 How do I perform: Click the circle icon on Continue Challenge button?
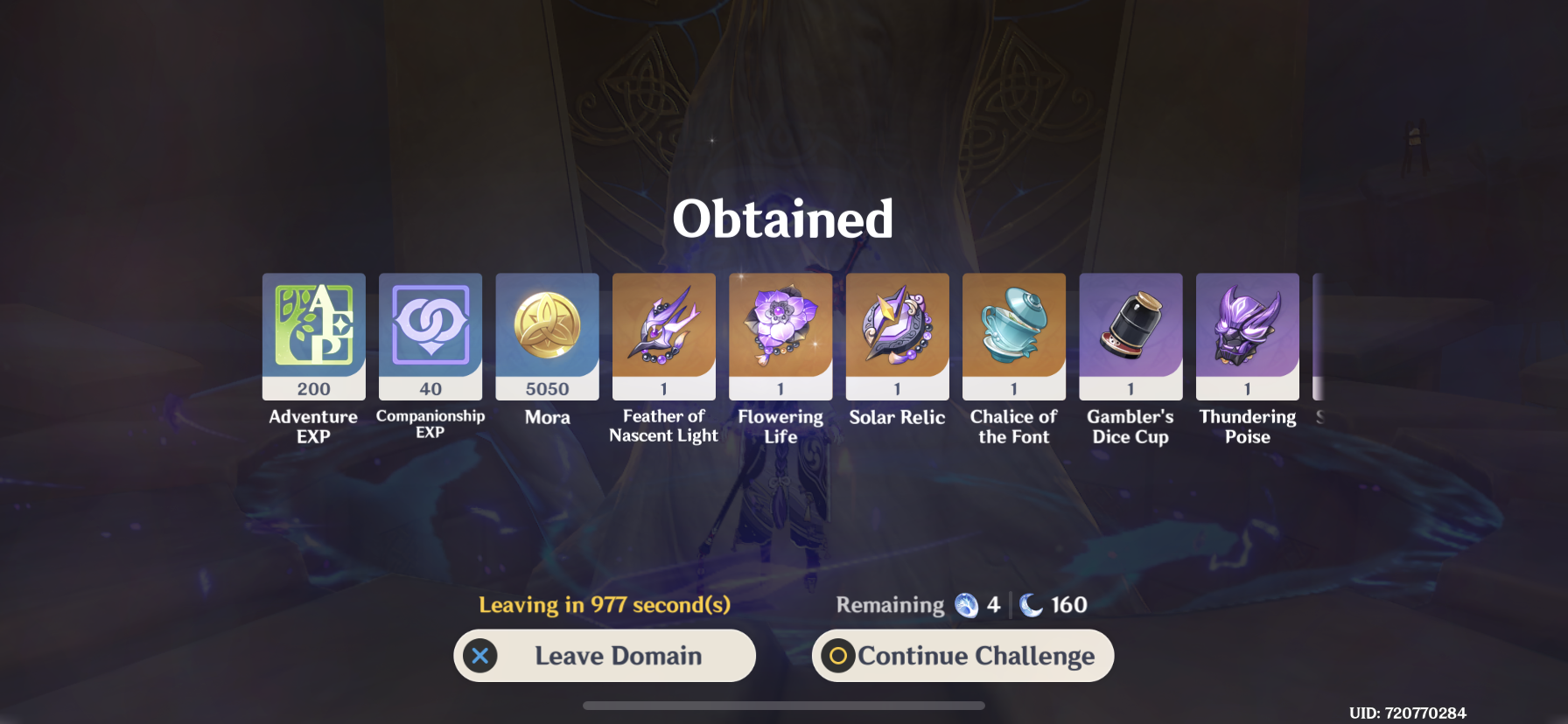(839, 655)
